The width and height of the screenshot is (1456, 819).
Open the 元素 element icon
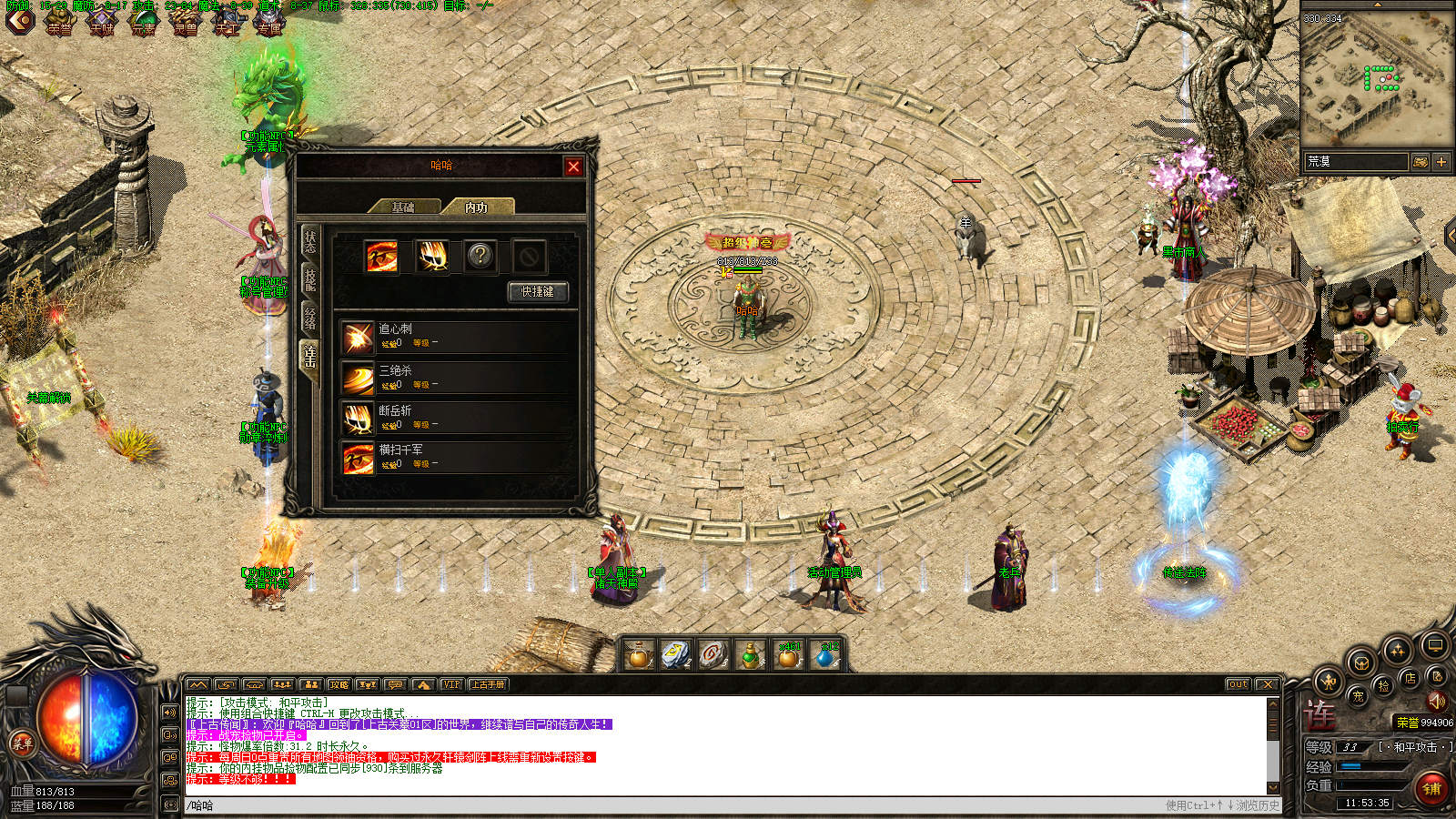[144, 20]
